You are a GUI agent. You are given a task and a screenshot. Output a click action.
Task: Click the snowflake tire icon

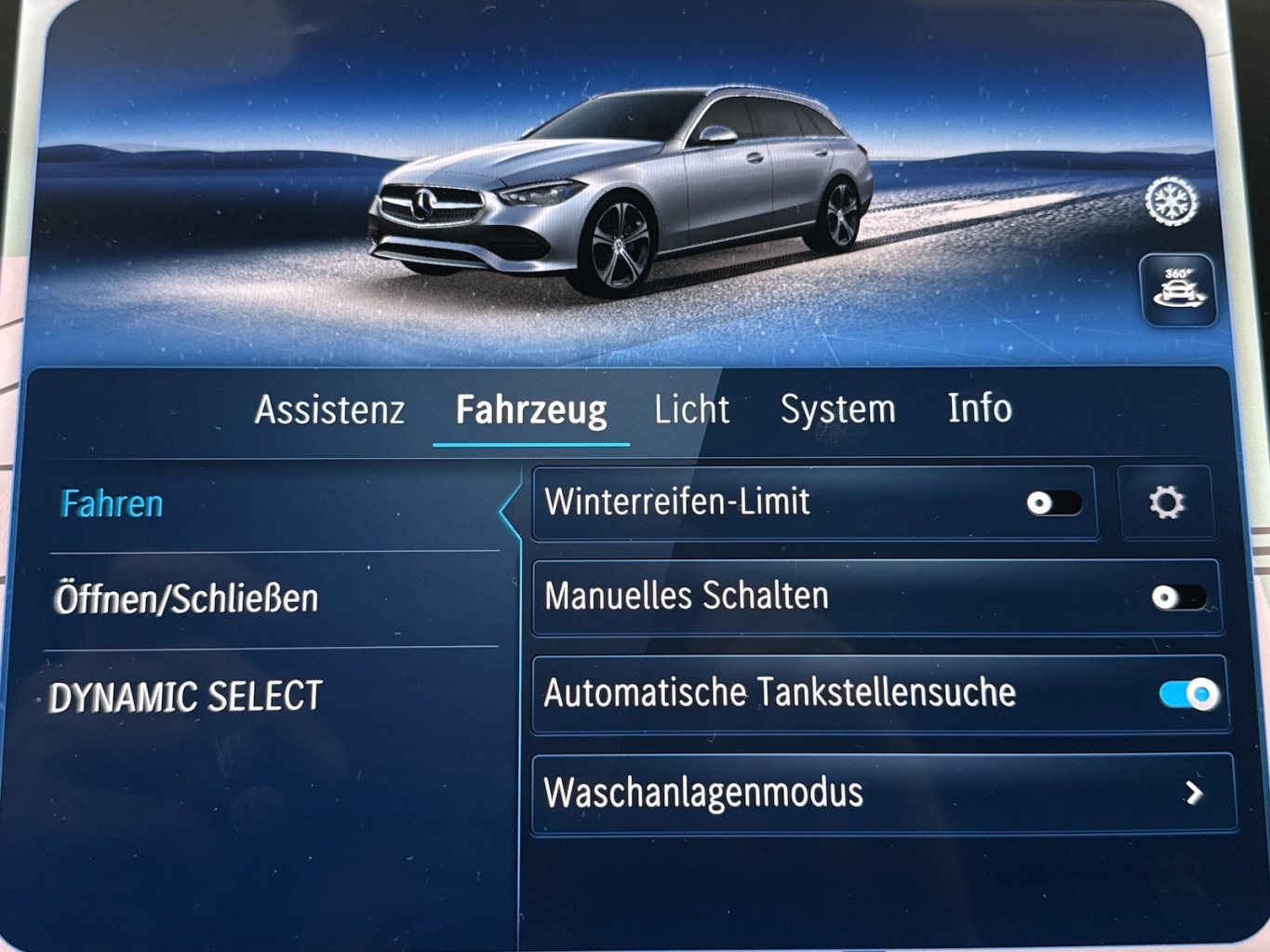(1171, 201)
